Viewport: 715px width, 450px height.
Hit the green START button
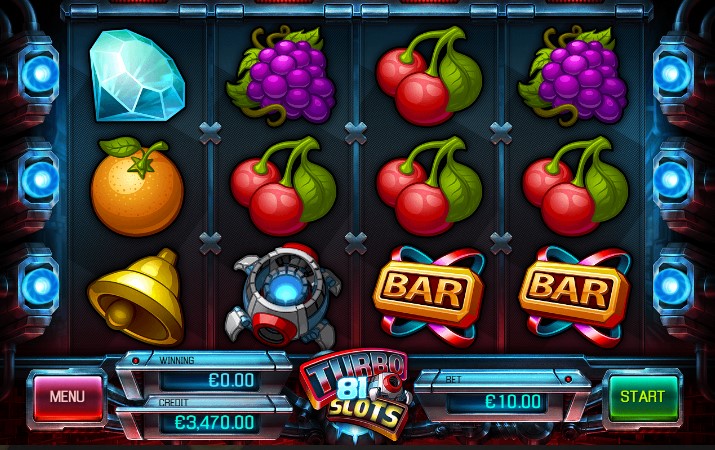point(642,397)
